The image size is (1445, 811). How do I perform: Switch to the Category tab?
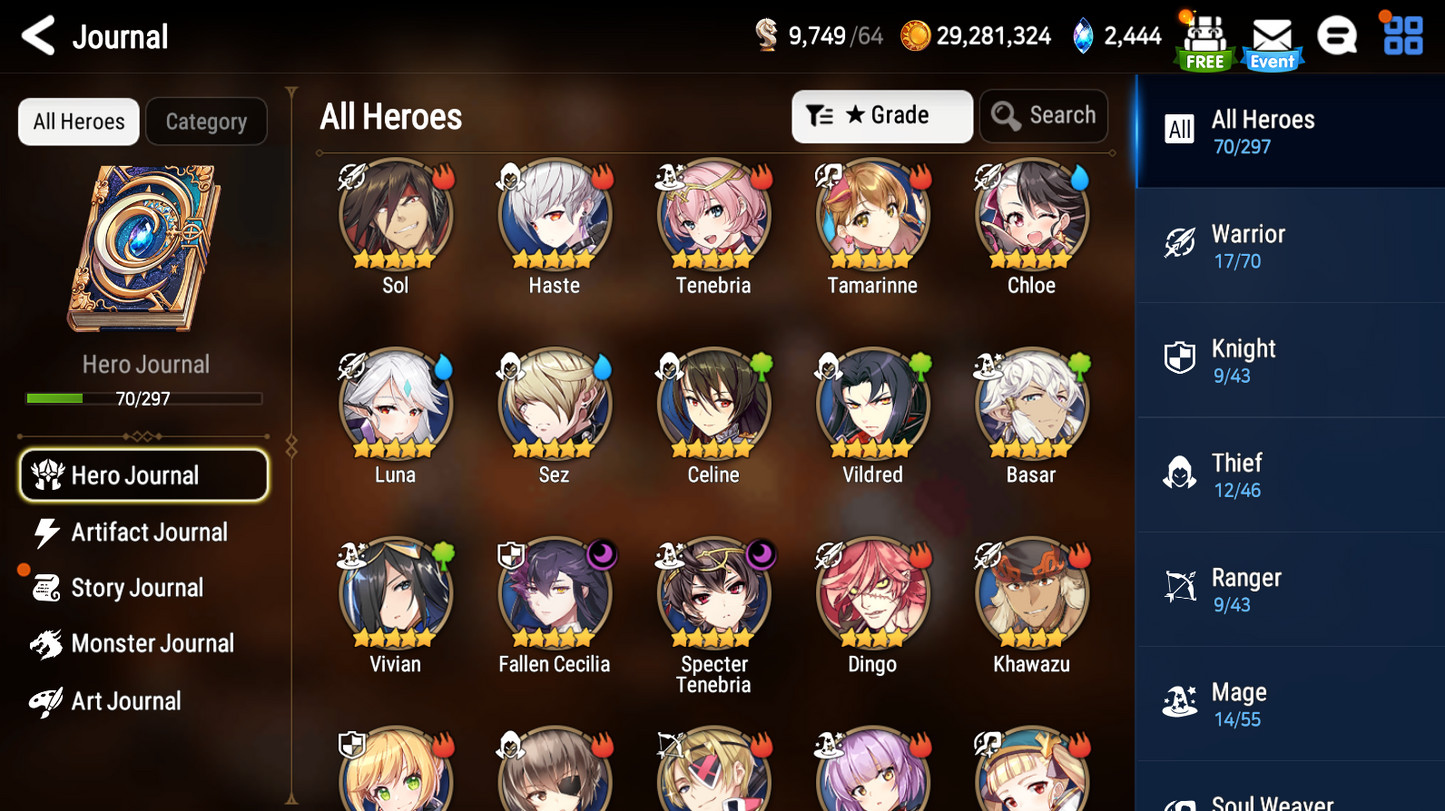coord(206,122)
